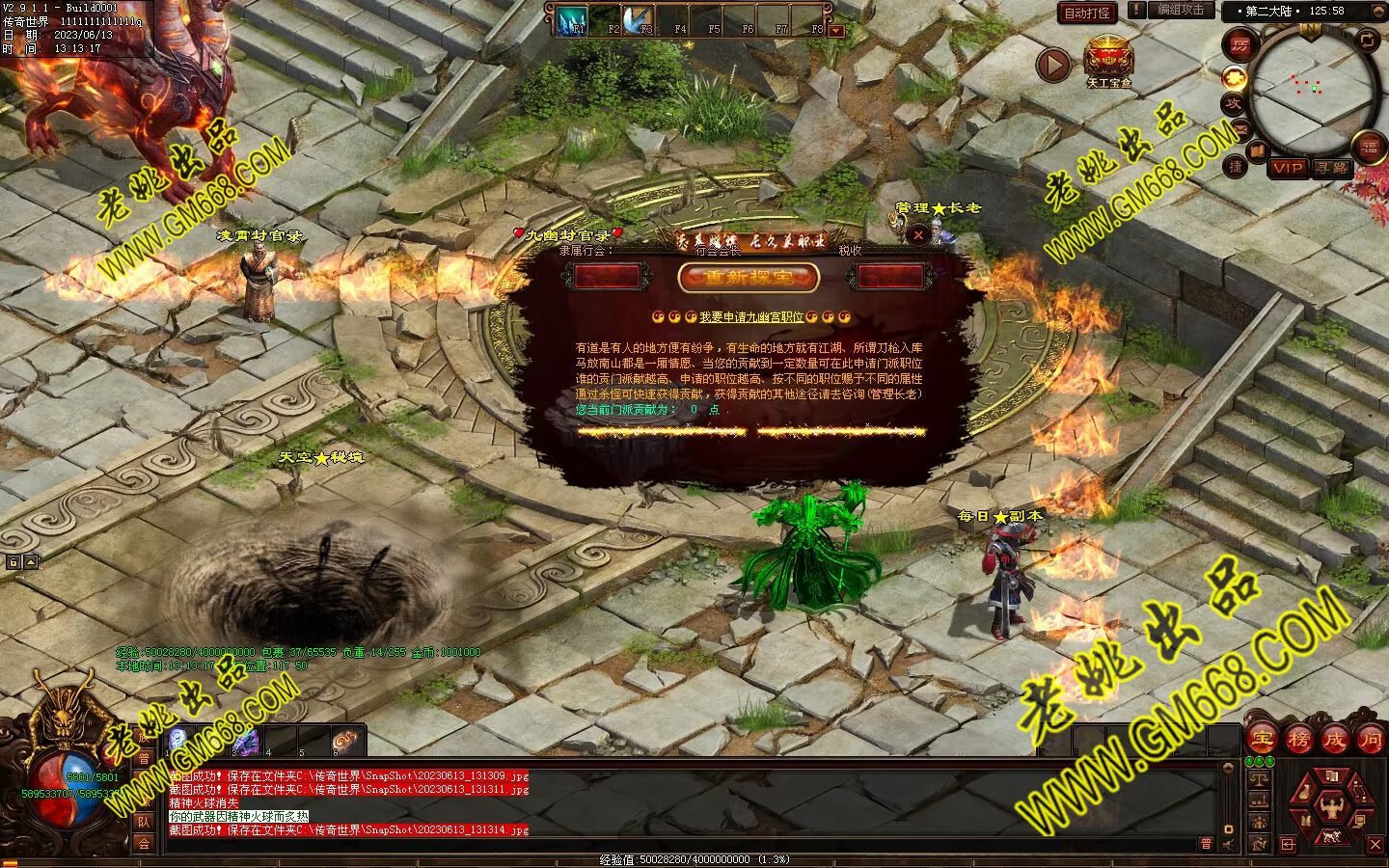Open the mail envelope icon
The width and height of the screenshot is (1389, 868).
point(1240,128)
